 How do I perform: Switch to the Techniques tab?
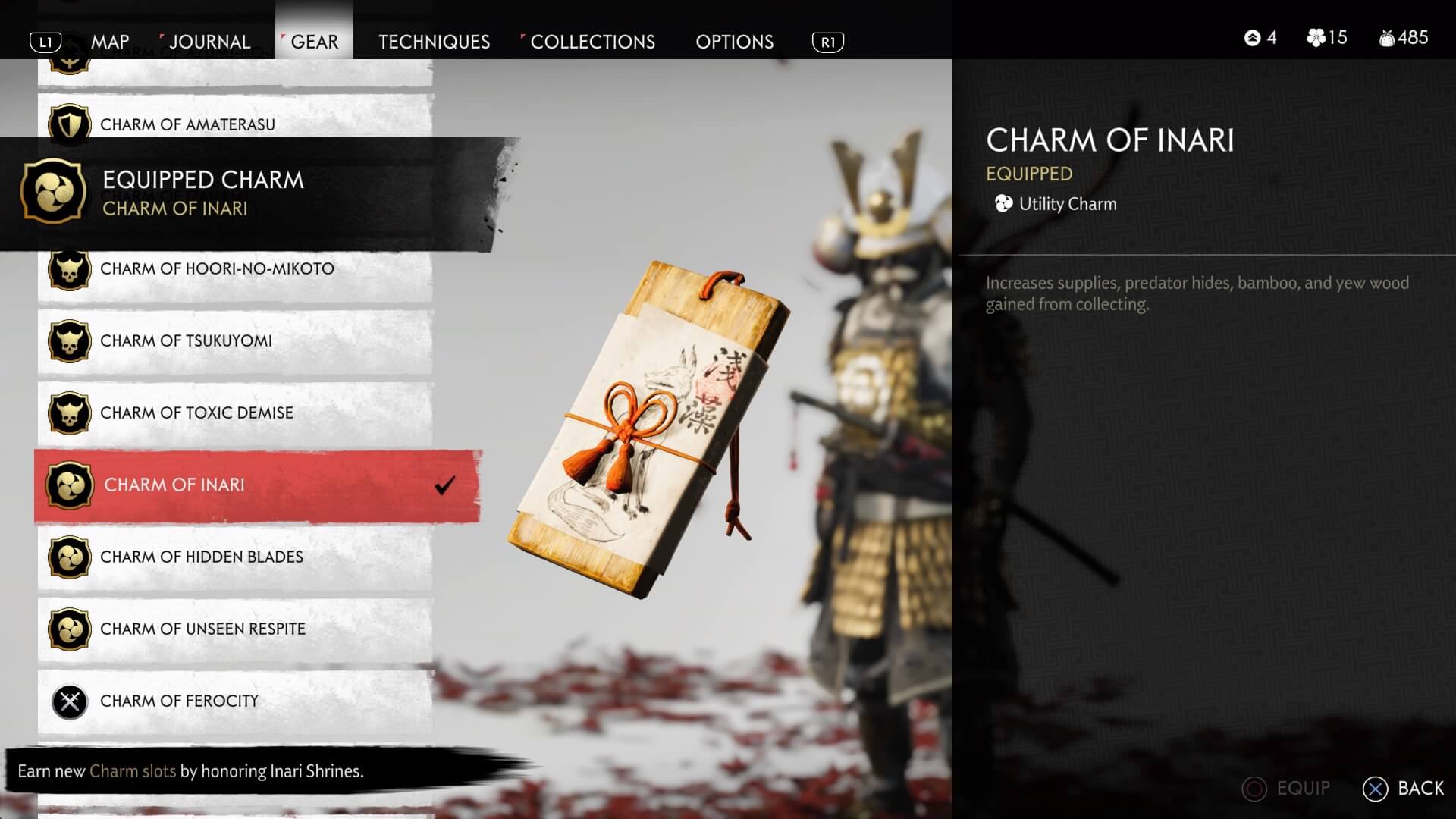point(434,42)
